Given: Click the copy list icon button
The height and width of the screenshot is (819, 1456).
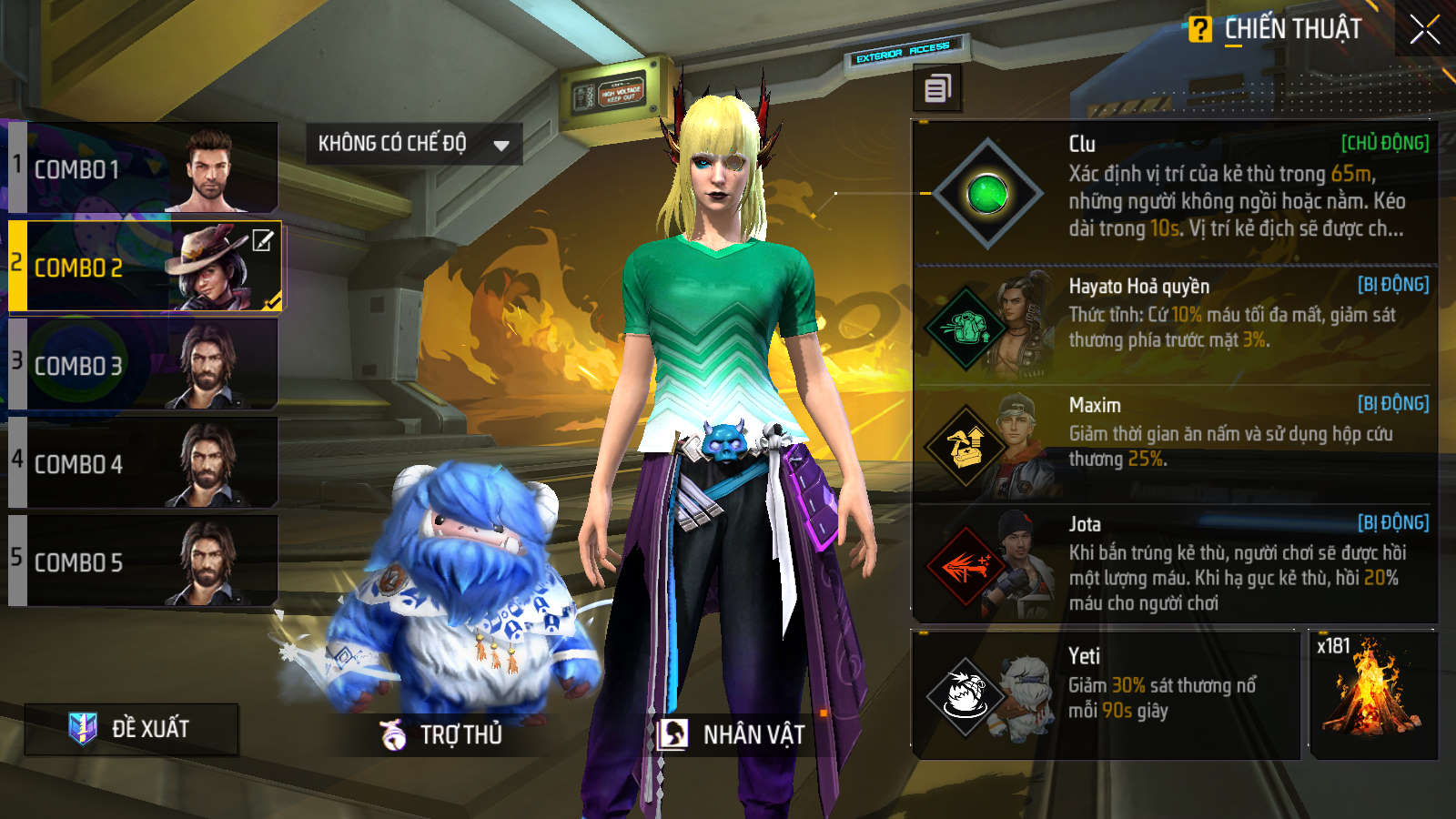Looking at the screenshot, I should click(937, 88).
